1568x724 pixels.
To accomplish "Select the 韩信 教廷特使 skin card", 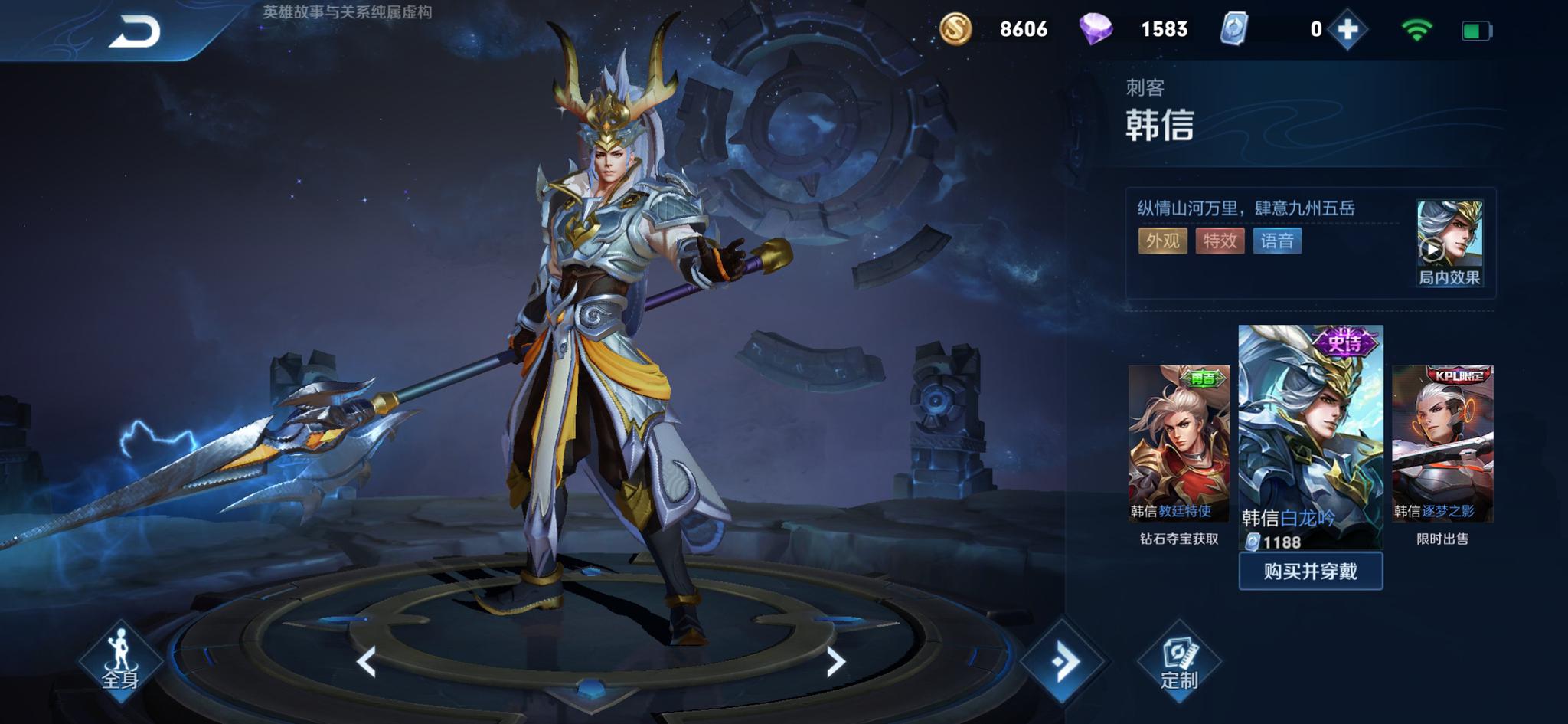I will click(x=1178, y=444).
